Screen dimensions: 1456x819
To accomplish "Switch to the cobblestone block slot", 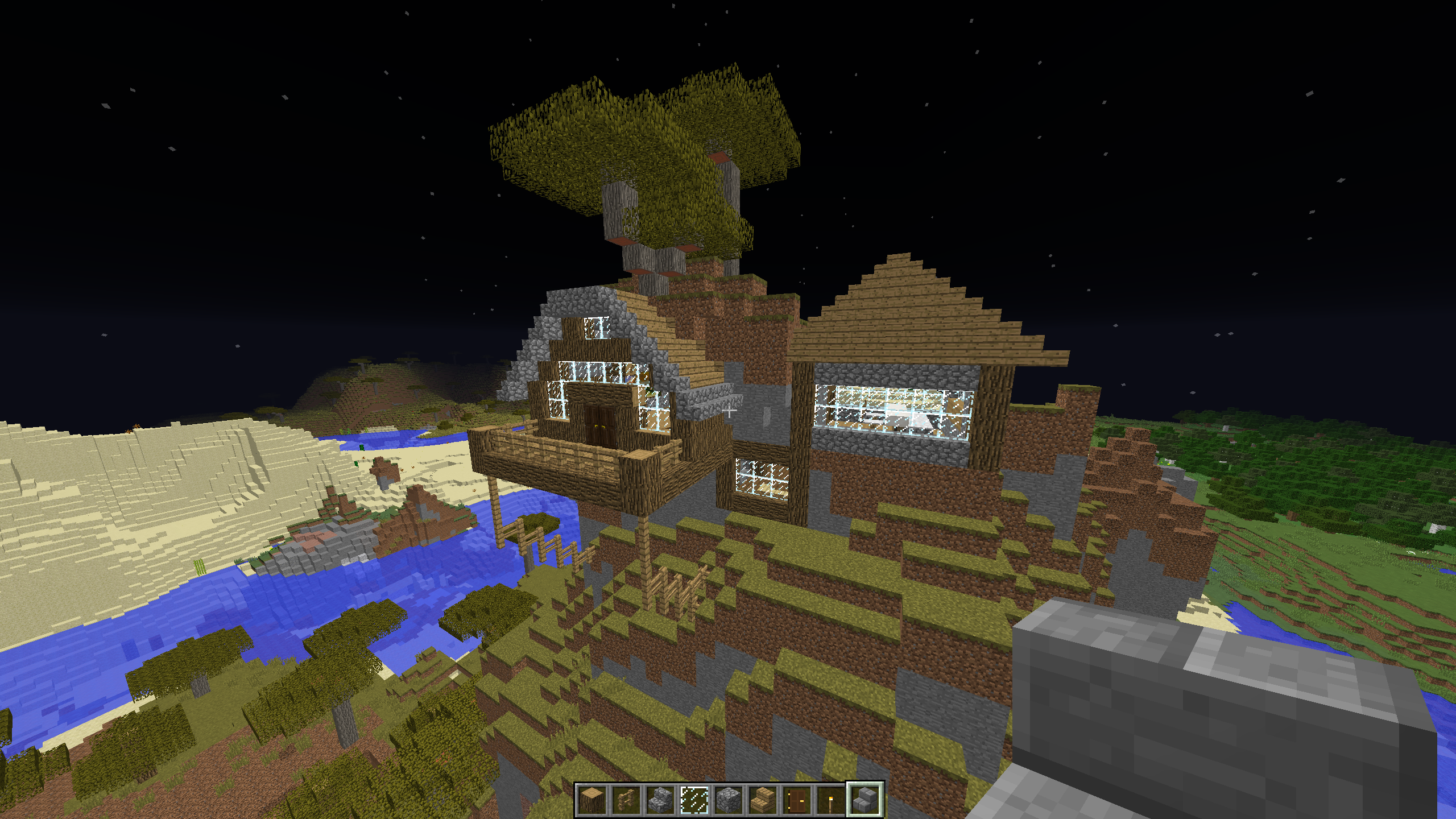I will [729, 799].
